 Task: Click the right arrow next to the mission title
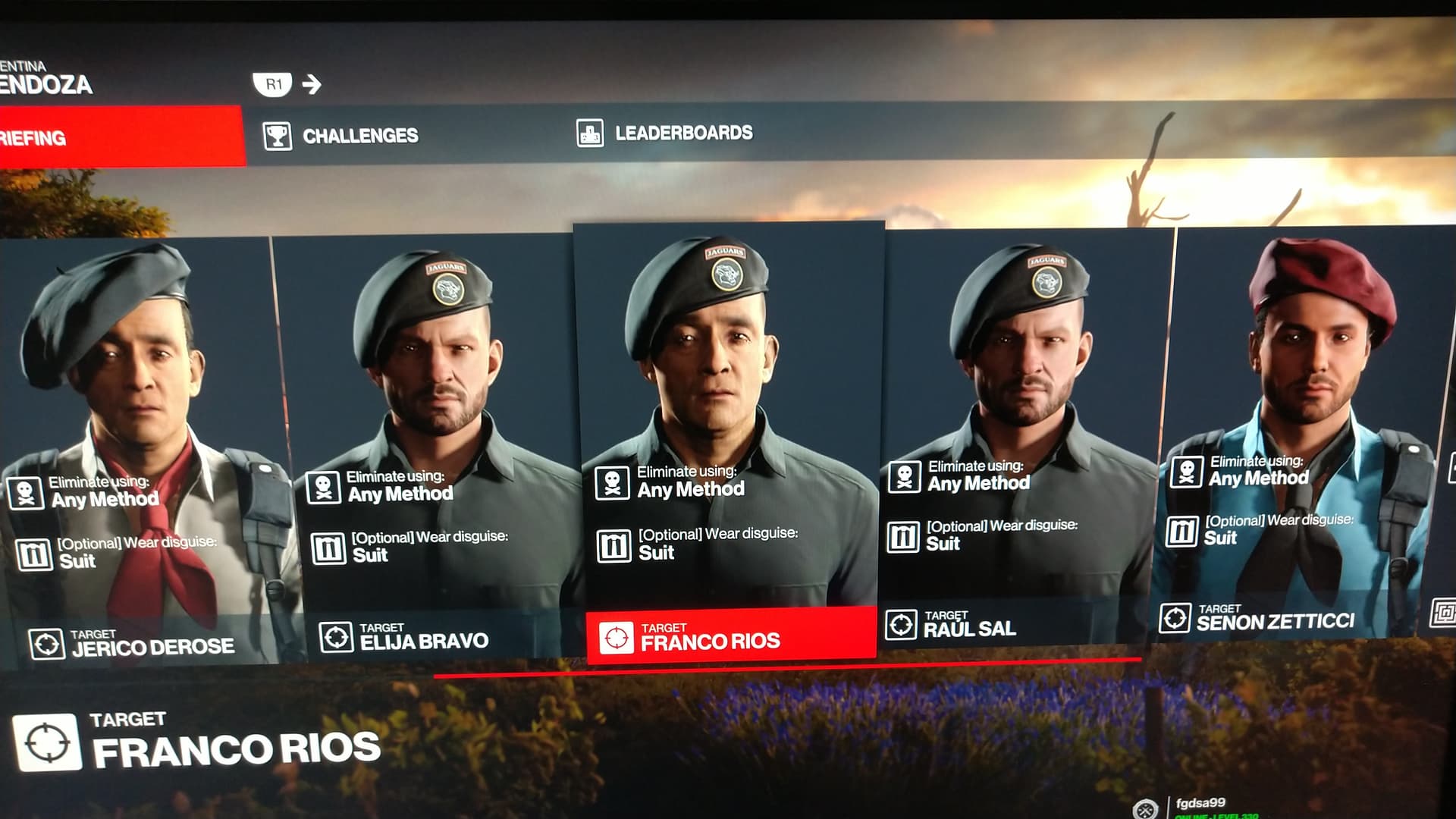(312, 84)
